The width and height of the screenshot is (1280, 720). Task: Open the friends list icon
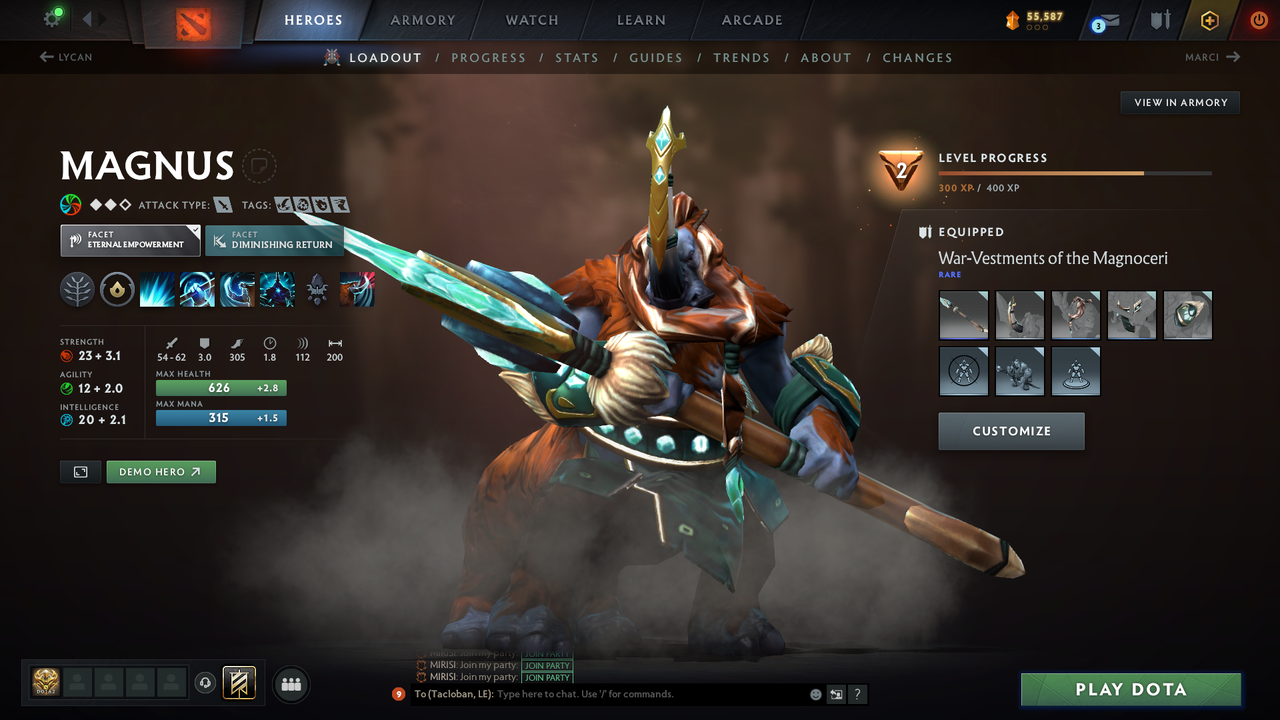pyautogui.click(x=290, y=684)
